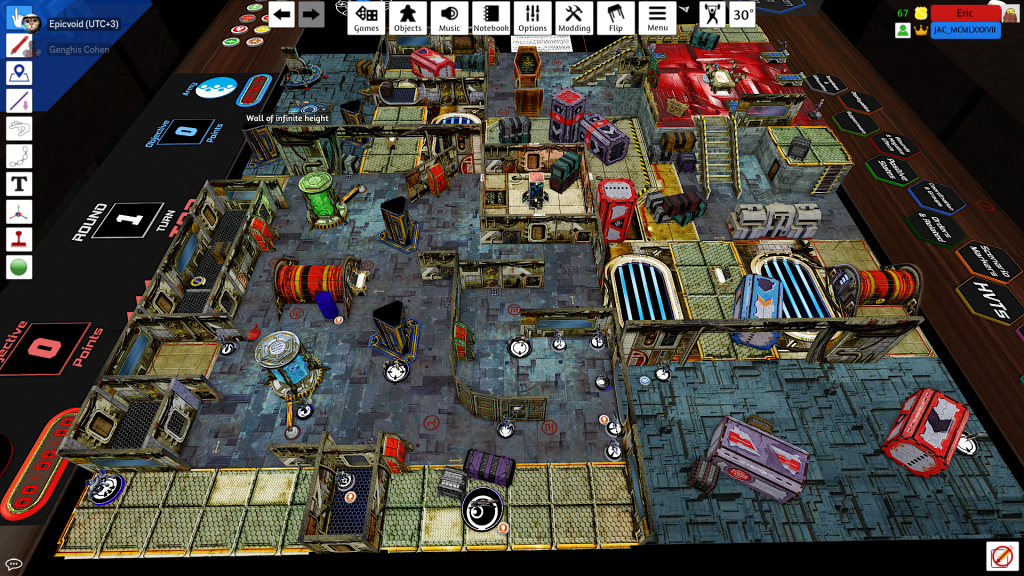Select the green sphere tool
The width and height of the screenshot is (1024, 576).
[x=19, y=267]
